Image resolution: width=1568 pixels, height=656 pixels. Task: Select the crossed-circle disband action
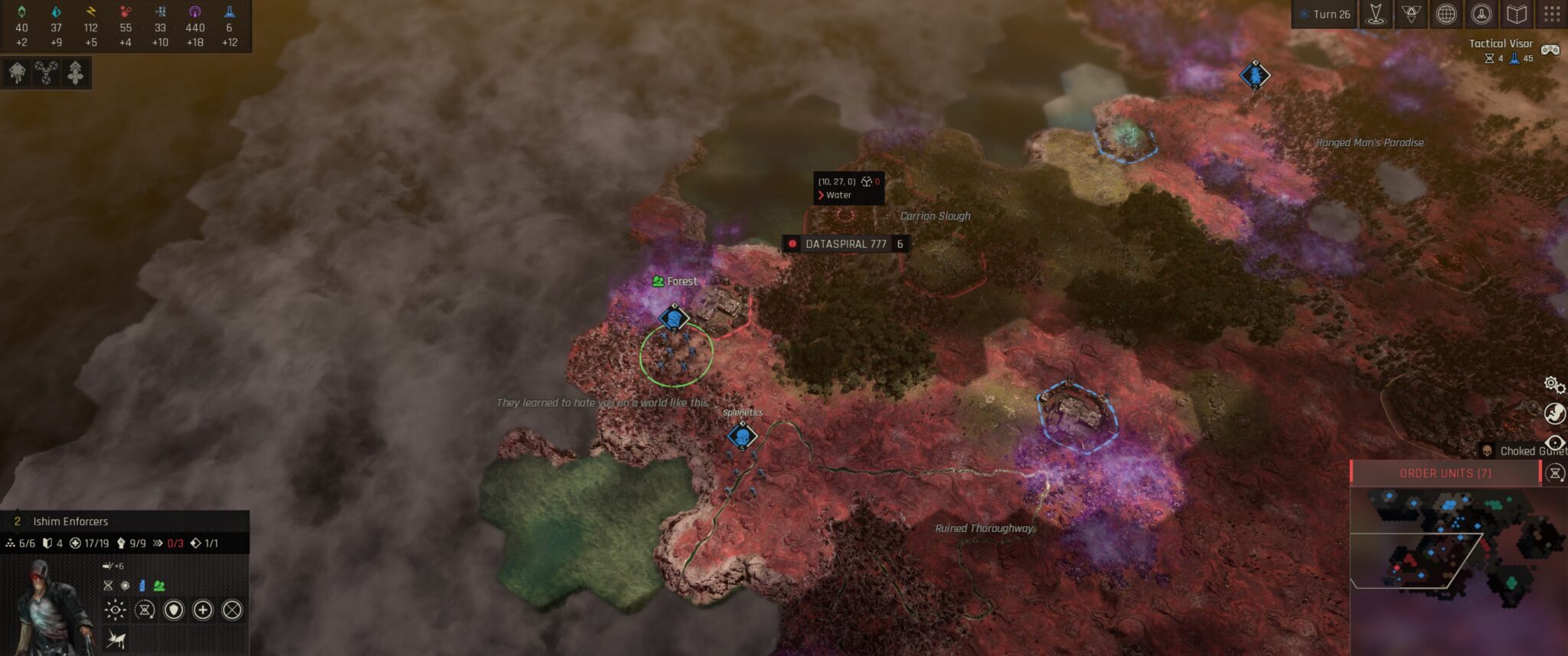(x=232, y=610)
